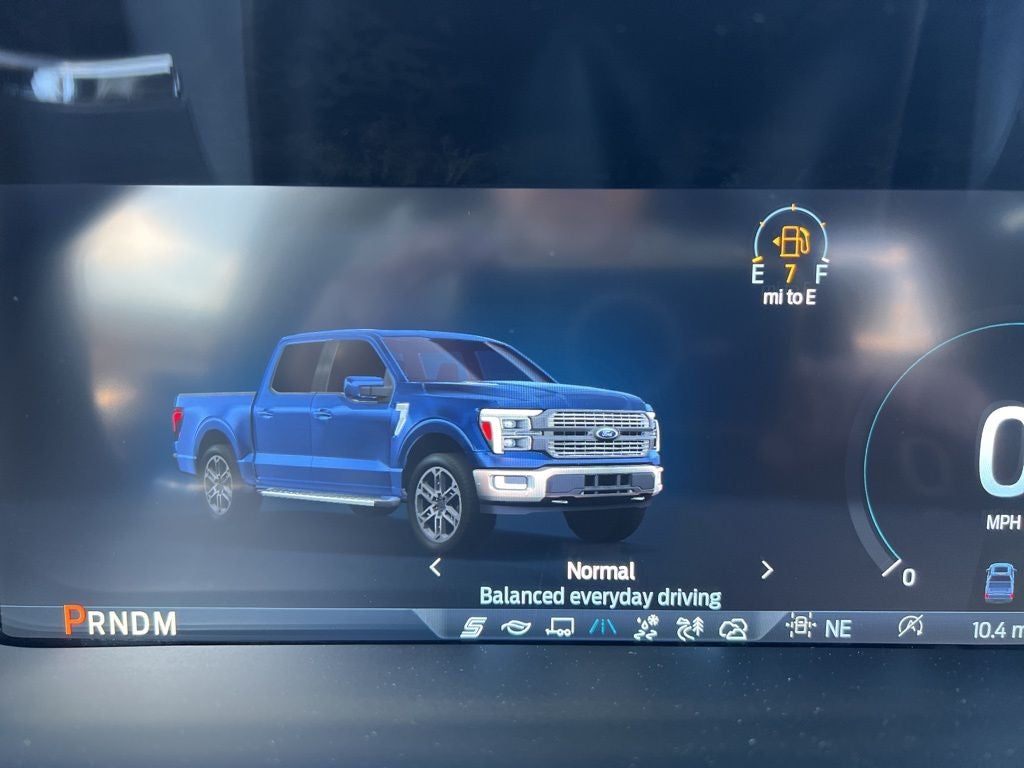The width and height of the screenshot is (1024, 768).
Task: Choose the Slippery snowflake drive mode
Action: coord(647,628)
